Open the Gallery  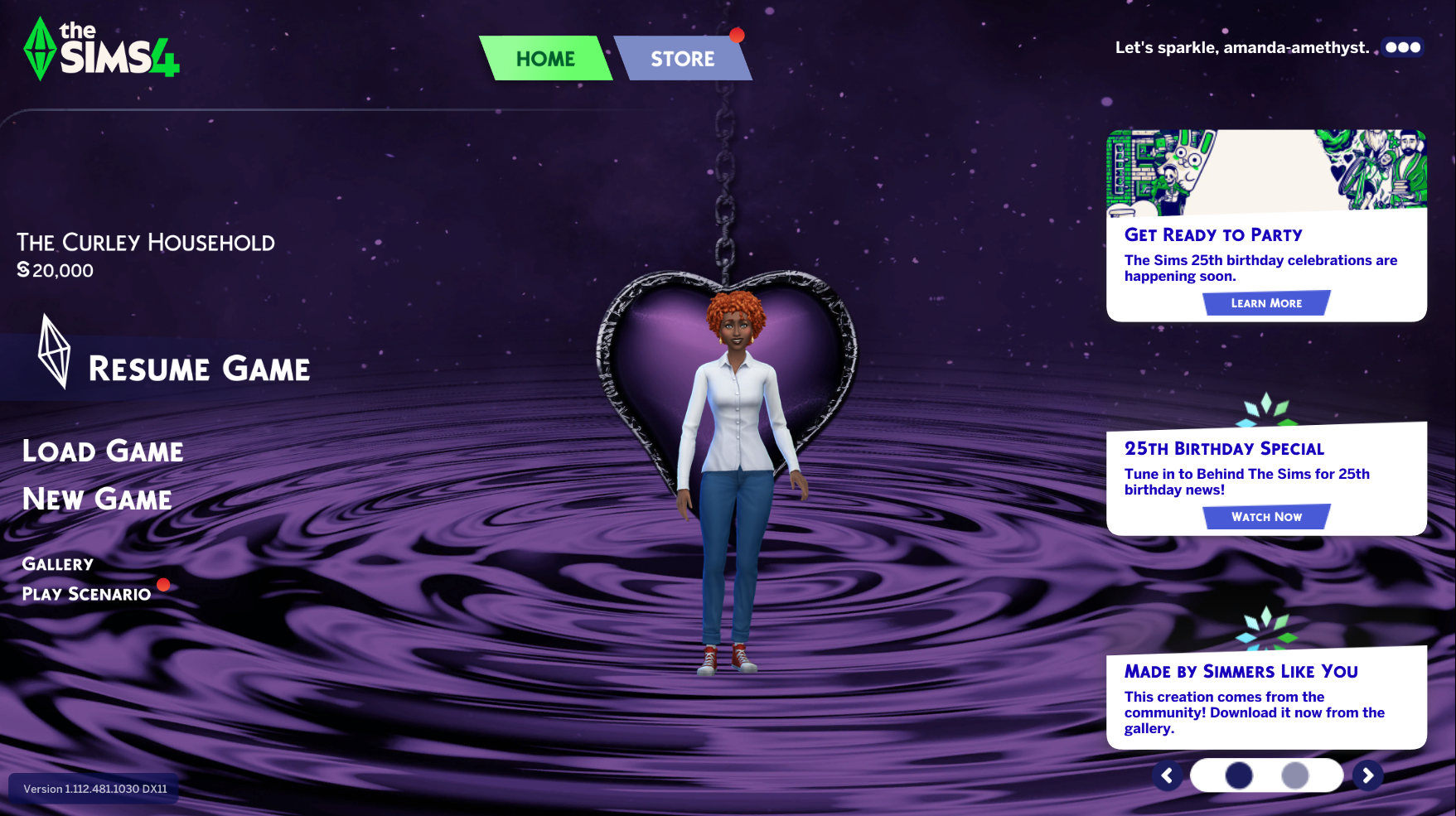tap(58, 564)
